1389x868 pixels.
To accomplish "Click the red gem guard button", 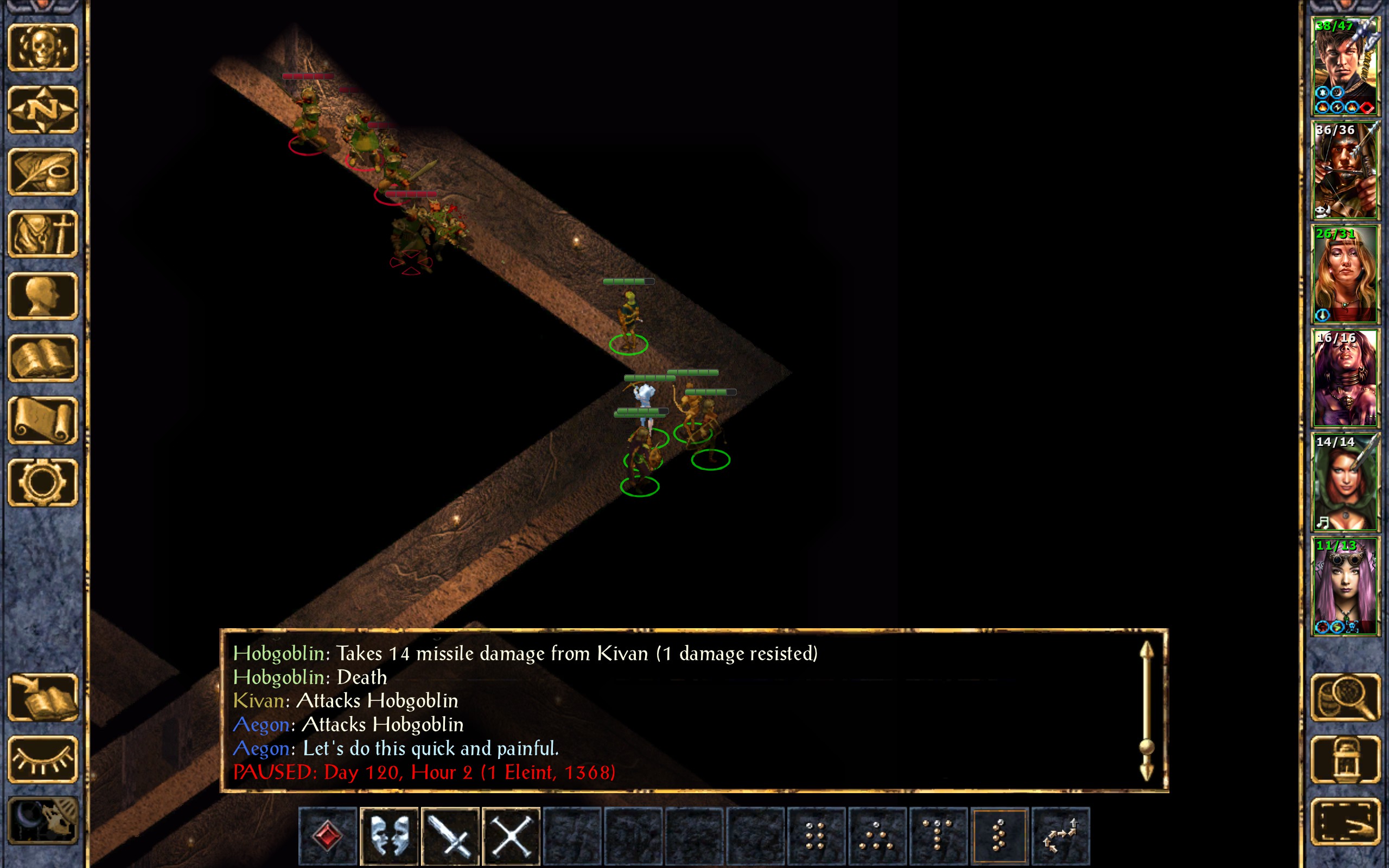I will coord(328,836).
